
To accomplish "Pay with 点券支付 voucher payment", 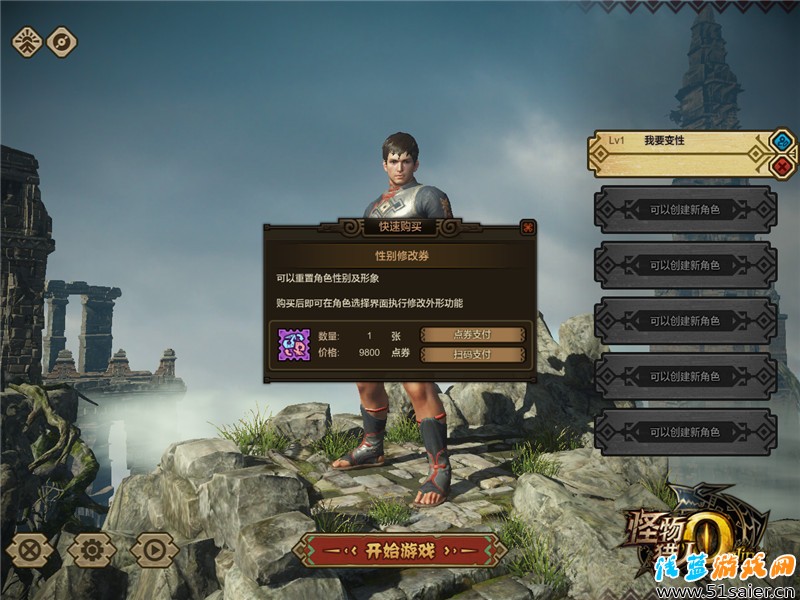I will [472, 335].
